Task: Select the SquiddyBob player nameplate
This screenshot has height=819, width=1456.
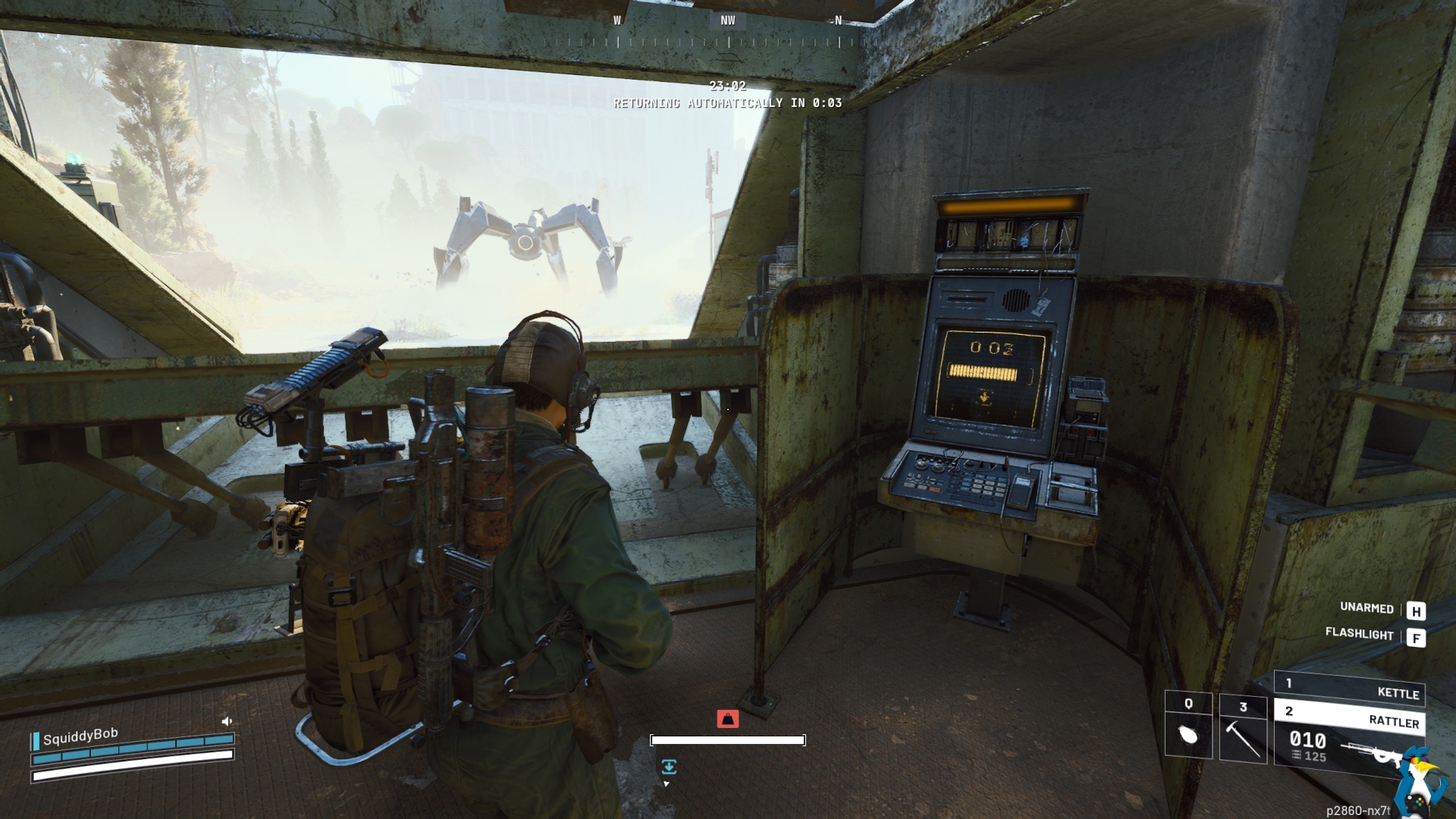Action: coord(80,736)
